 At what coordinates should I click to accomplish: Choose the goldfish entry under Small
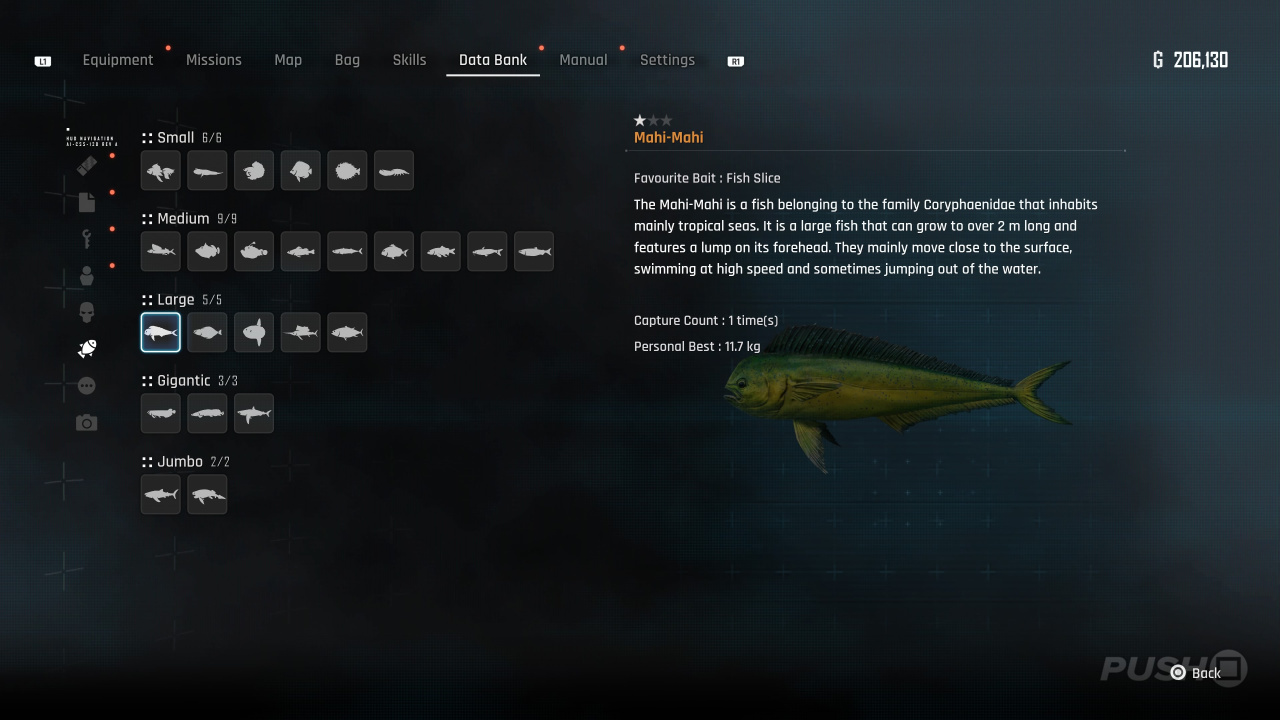point(161,171)
